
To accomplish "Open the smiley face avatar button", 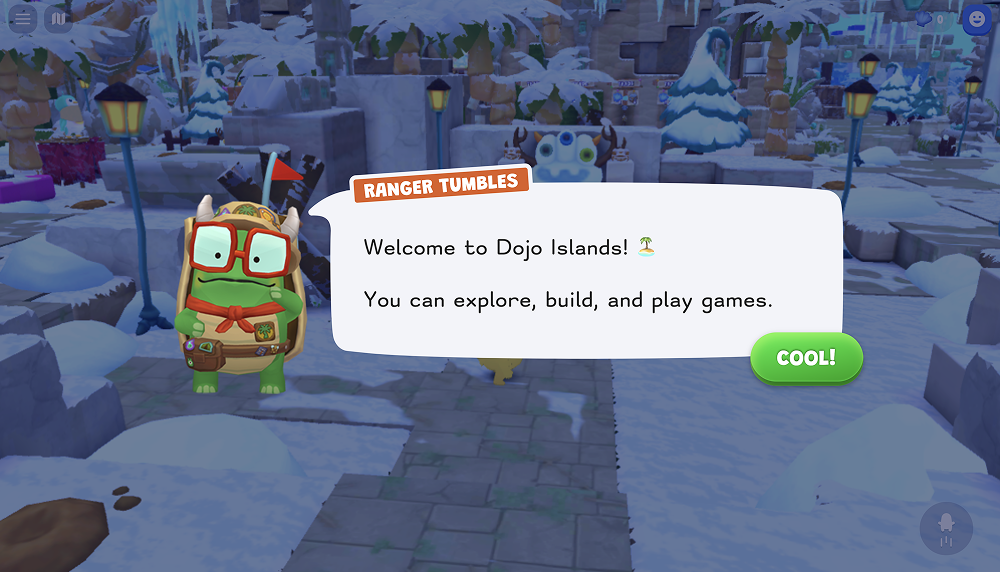I will coord(976,18).
